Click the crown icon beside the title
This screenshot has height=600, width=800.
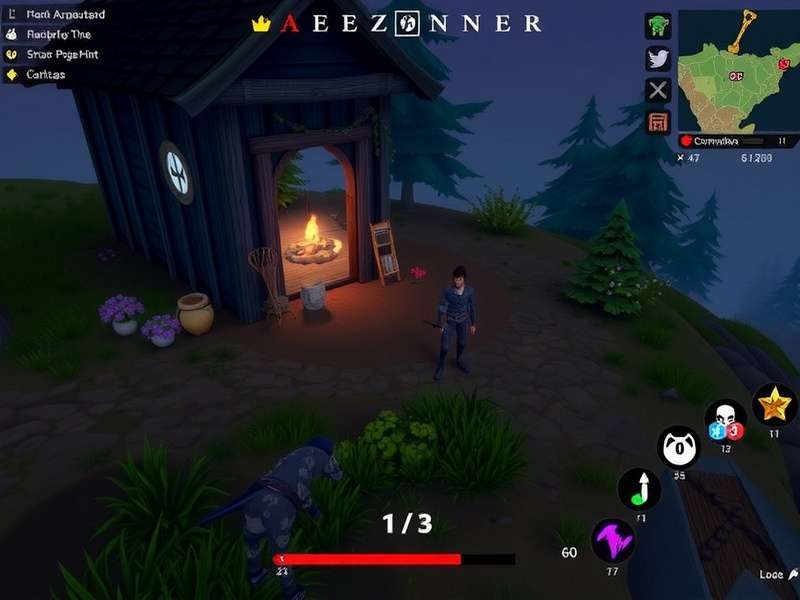(x=262, y=23)
